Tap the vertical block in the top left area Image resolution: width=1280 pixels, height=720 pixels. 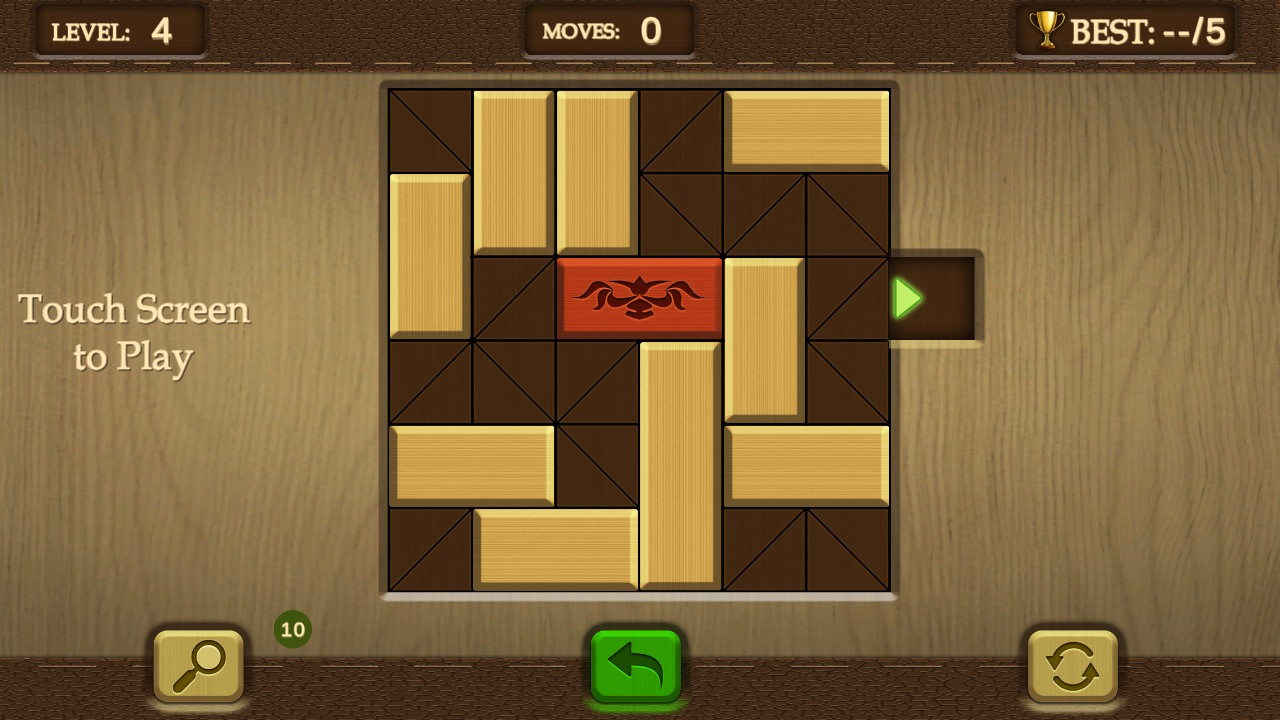(512, 170)
